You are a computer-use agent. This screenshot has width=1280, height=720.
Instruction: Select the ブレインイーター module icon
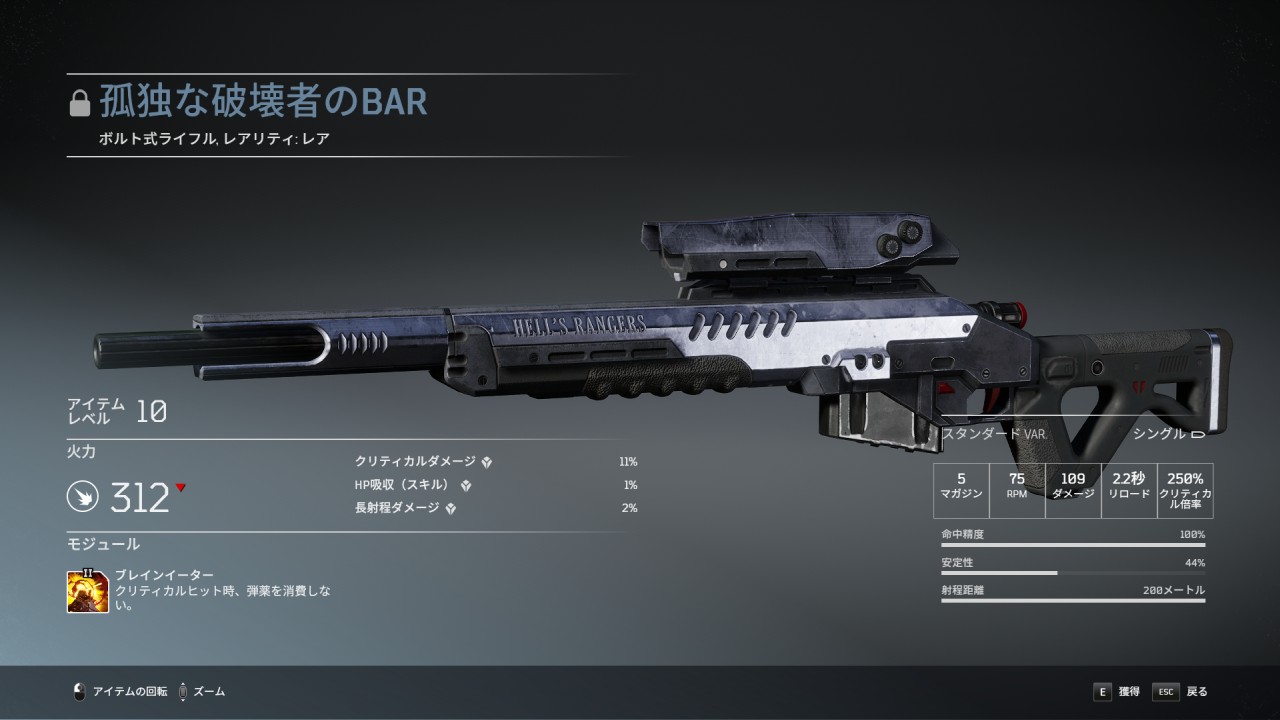(x=88, y=591)
